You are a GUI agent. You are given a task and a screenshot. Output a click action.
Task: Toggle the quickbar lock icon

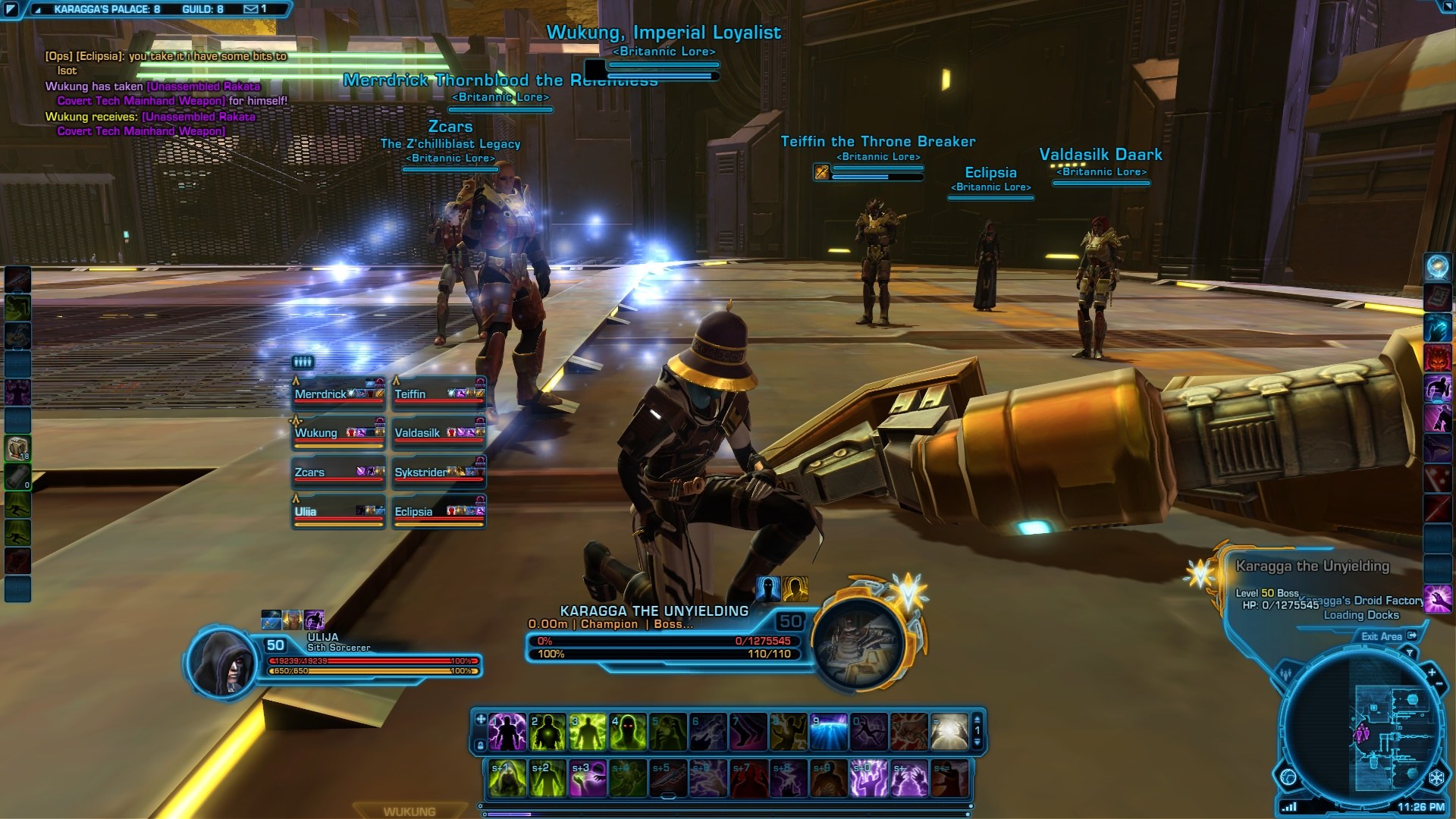coord(480,745)
